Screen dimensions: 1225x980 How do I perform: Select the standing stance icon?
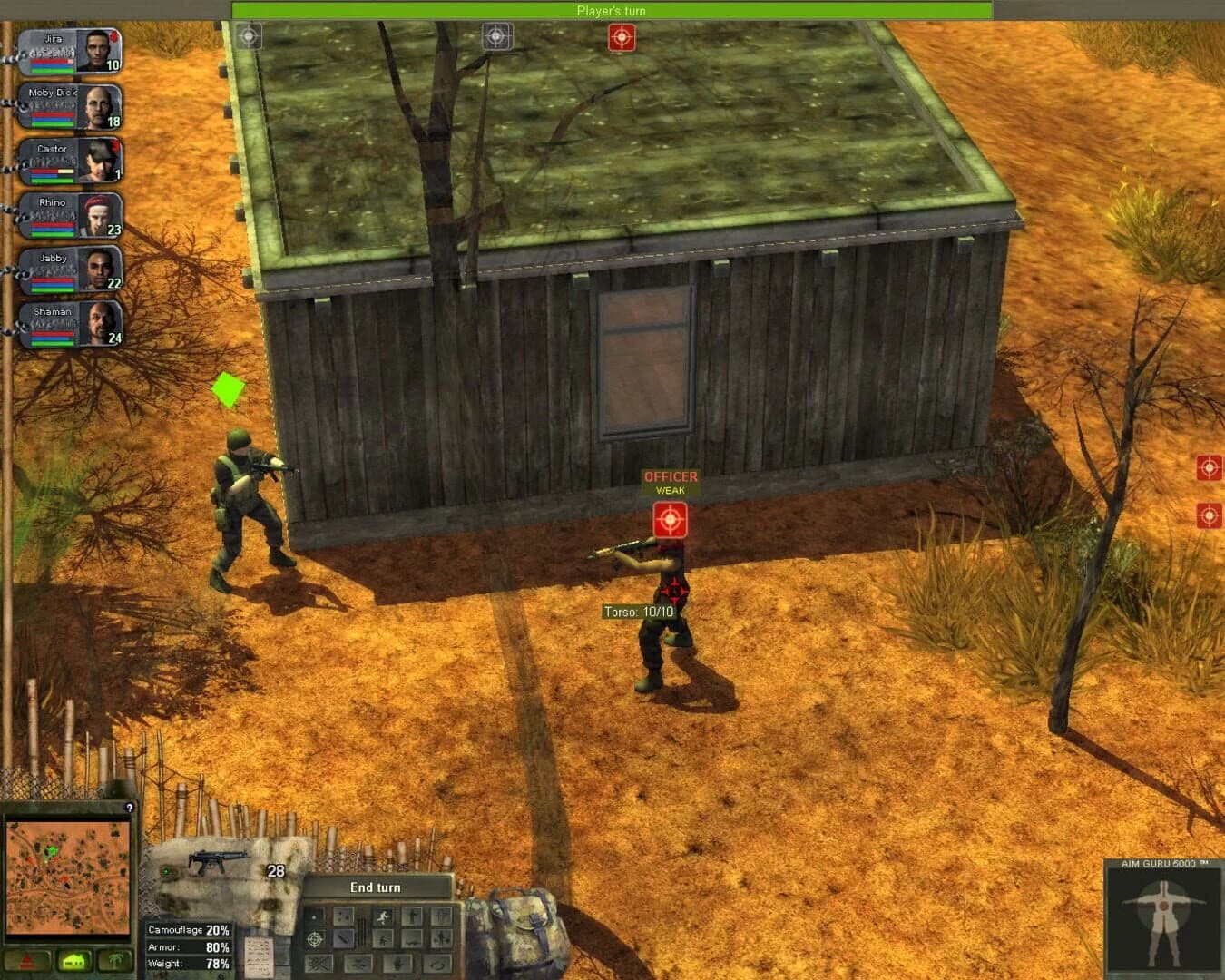point(412,917)
